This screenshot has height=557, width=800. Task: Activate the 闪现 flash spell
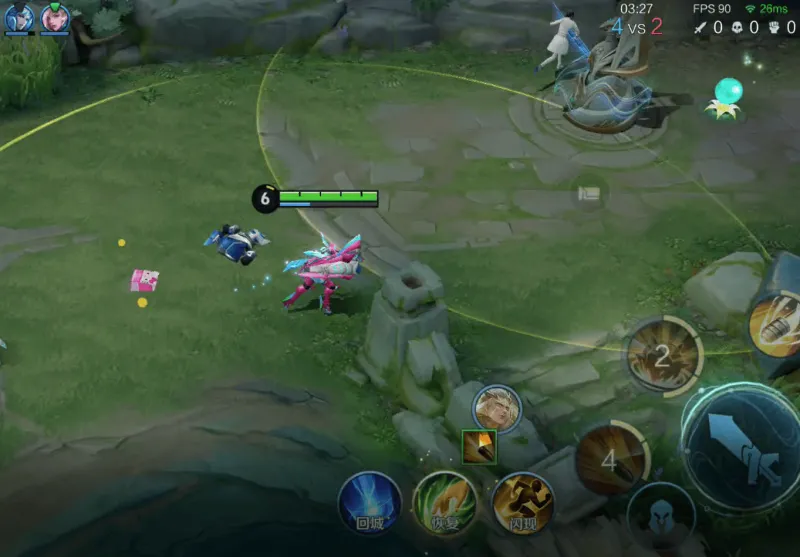pos(522,503)
